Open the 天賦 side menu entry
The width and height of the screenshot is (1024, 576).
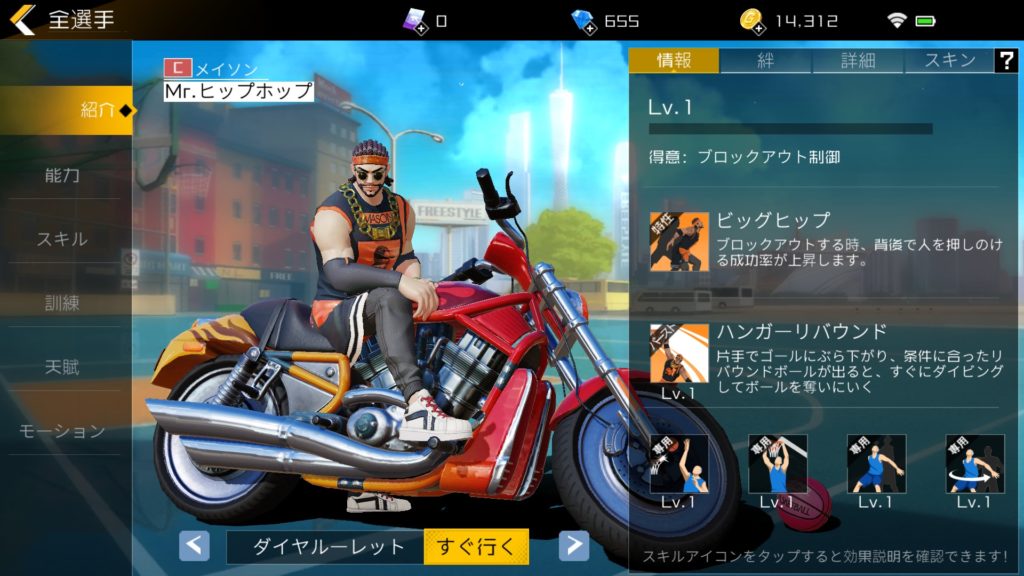(x=62, y=367)
